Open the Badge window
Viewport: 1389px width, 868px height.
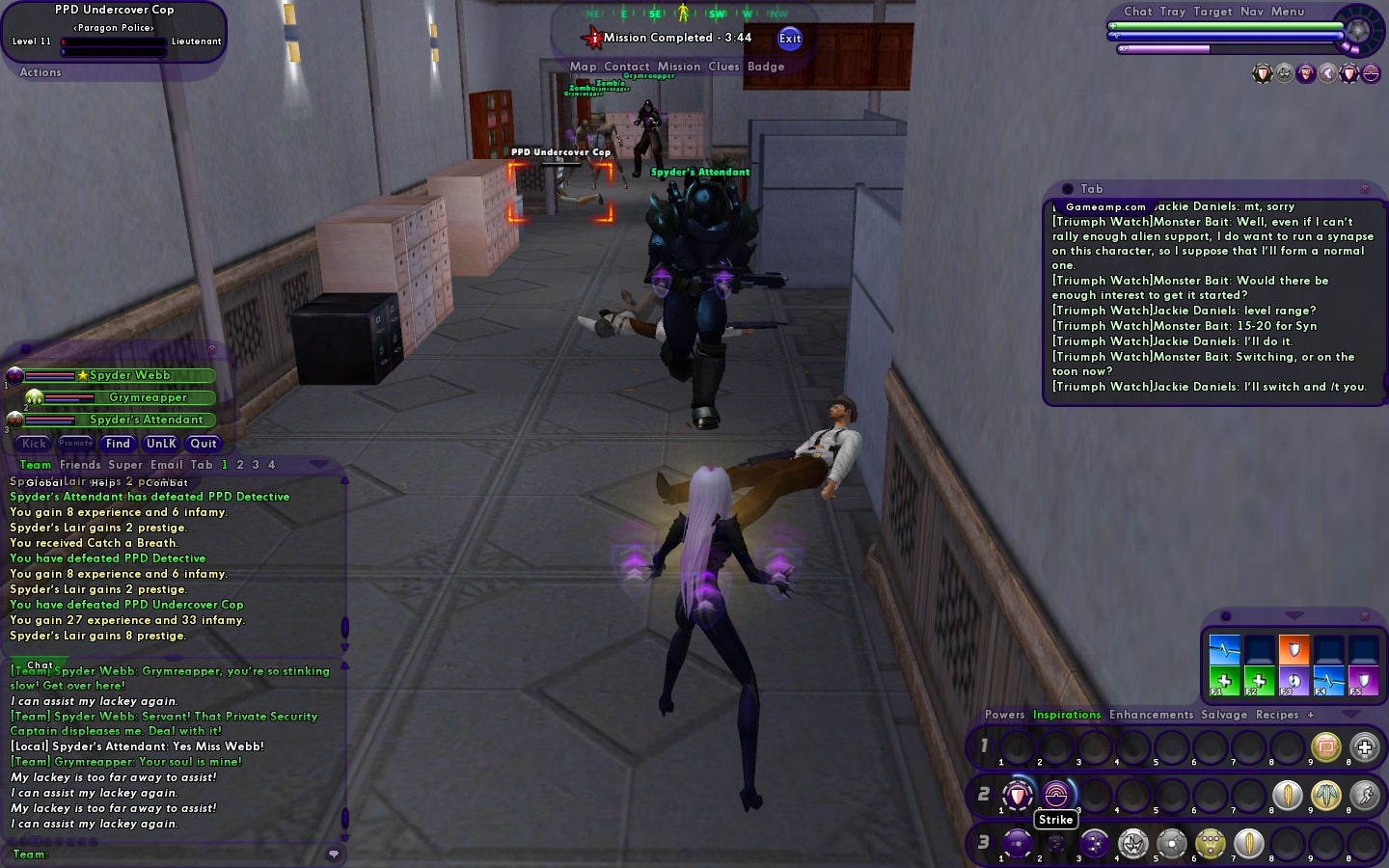click(x=766, y=67)
